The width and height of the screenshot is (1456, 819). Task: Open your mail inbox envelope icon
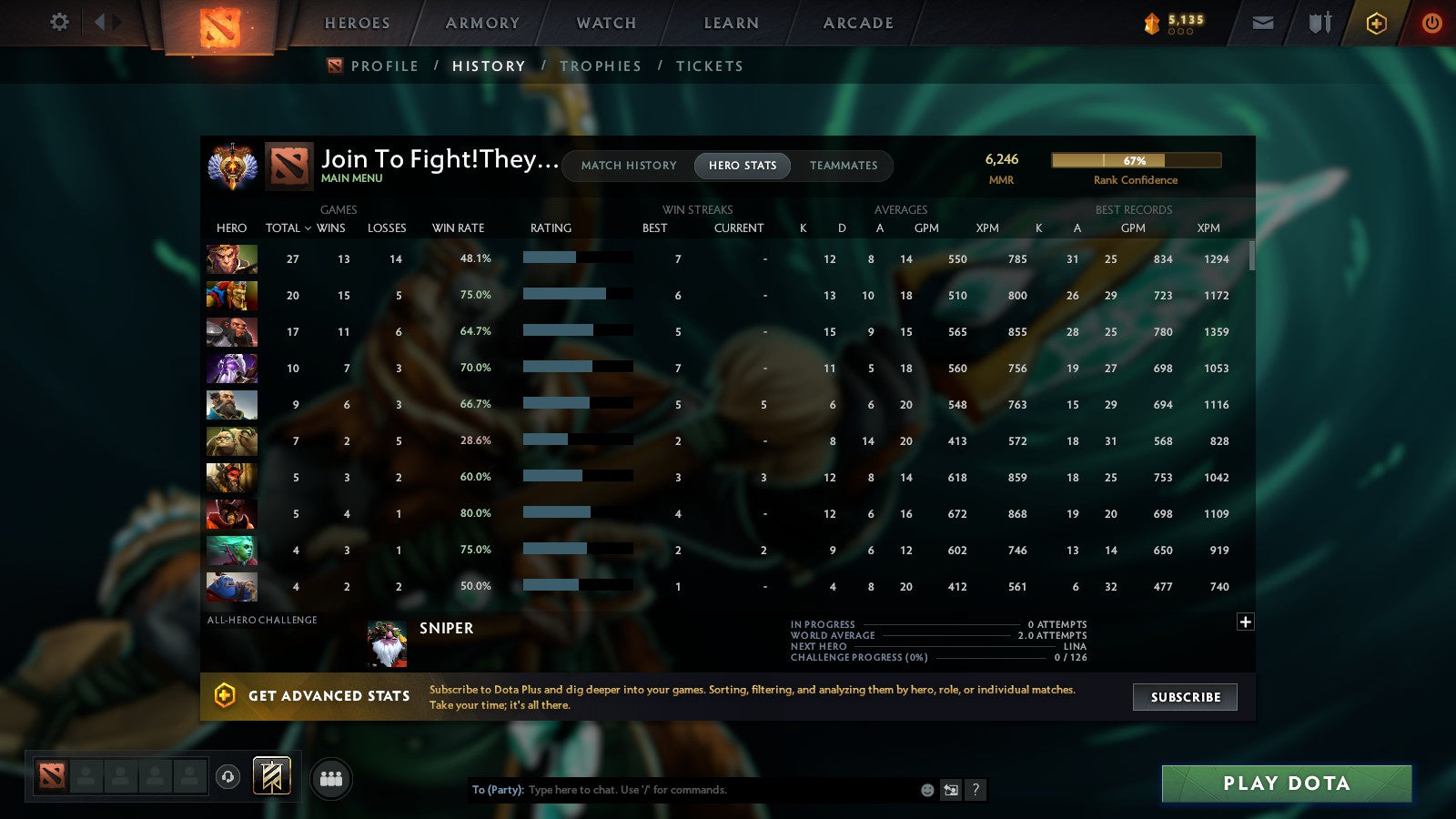(1264, 22)
